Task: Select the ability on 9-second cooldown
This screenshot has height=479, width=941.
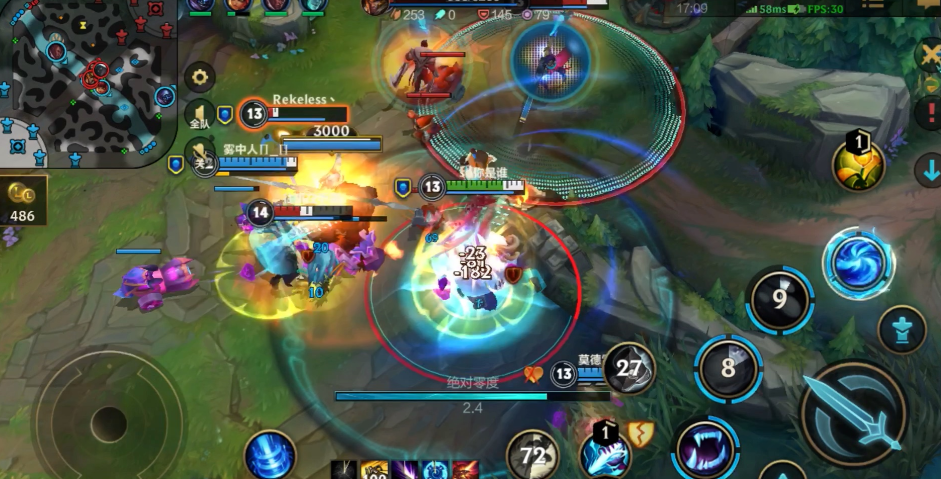Action: pos(779,299)
